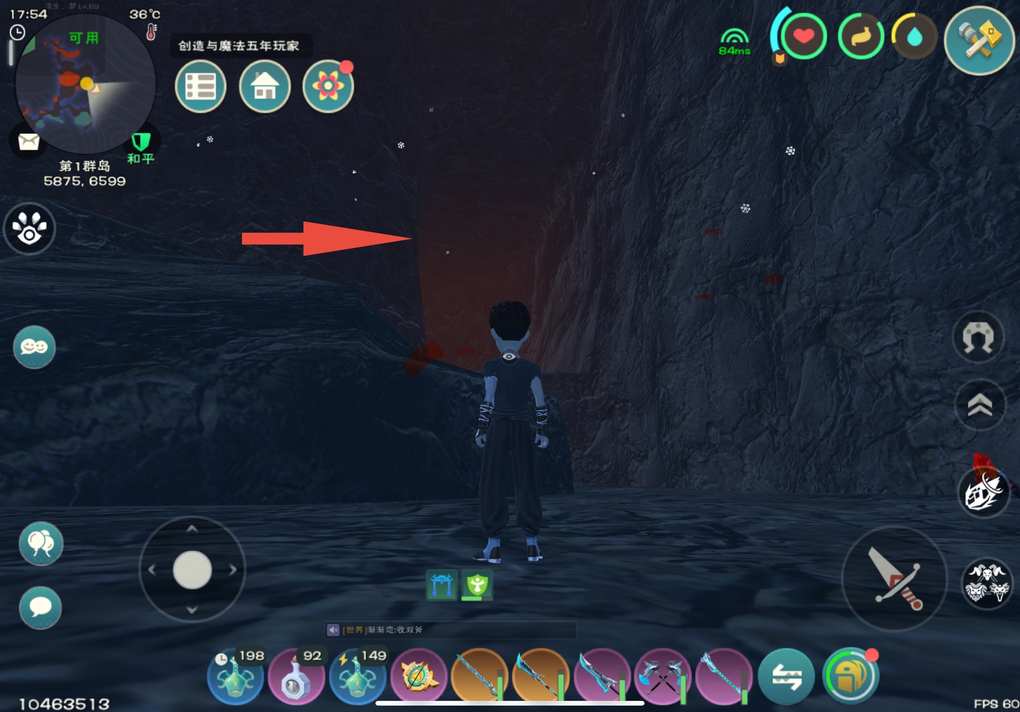
Task: Open the list menu button
Action: (200, 87)
